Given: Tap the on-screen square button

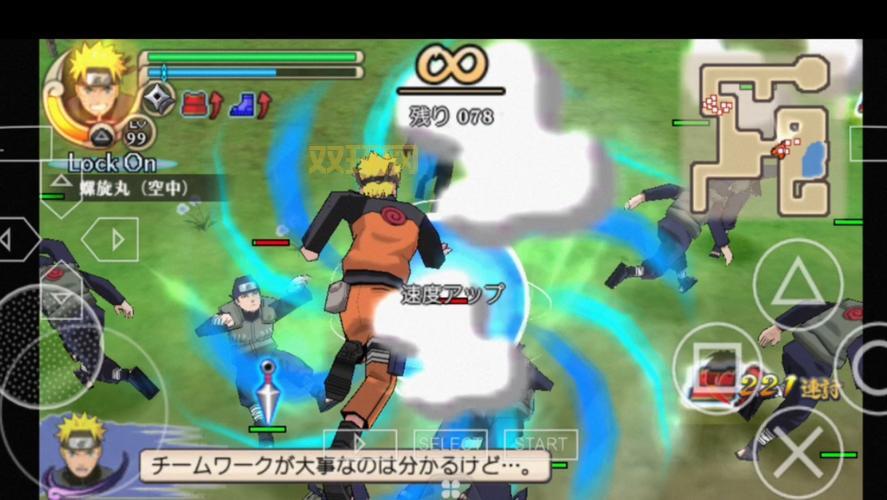Looking at the screenshot, I should coord(717,366).
